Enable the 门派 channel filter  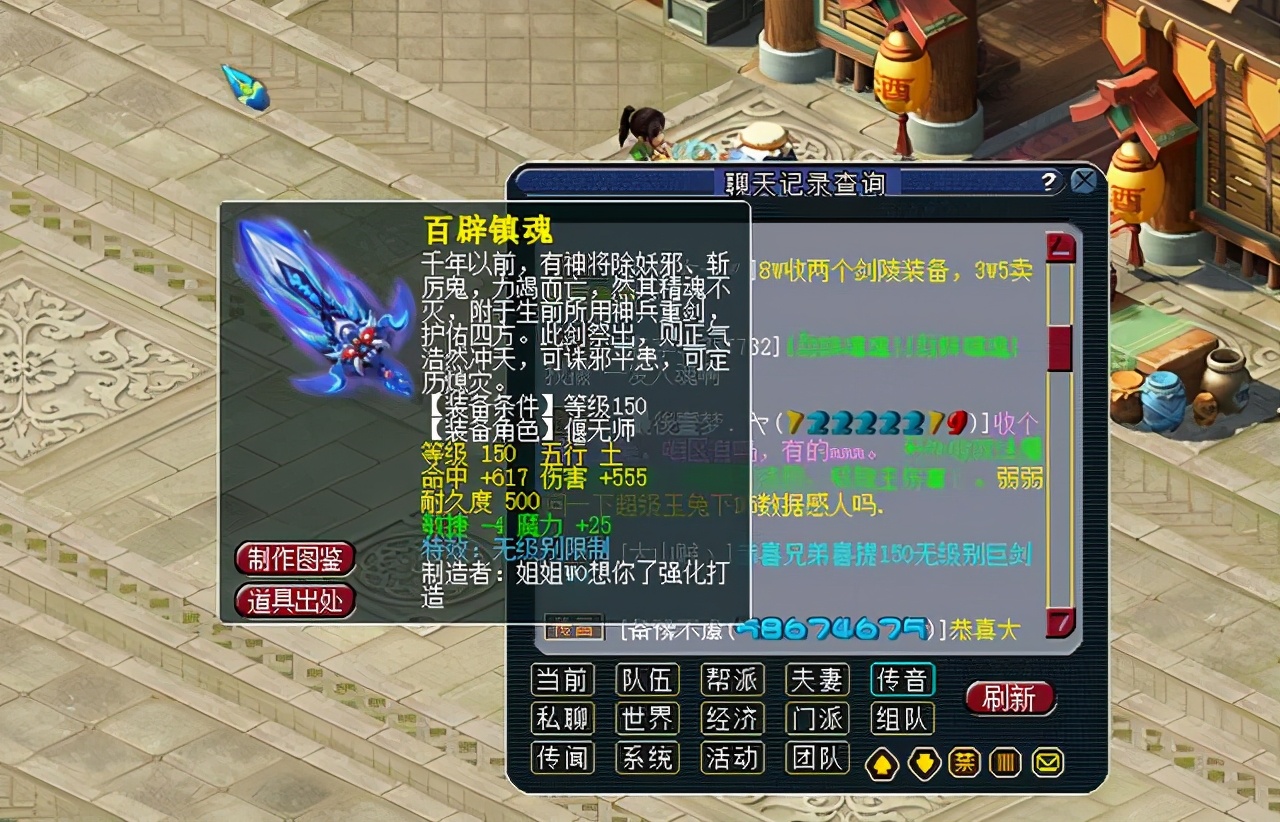click(818, 719)
